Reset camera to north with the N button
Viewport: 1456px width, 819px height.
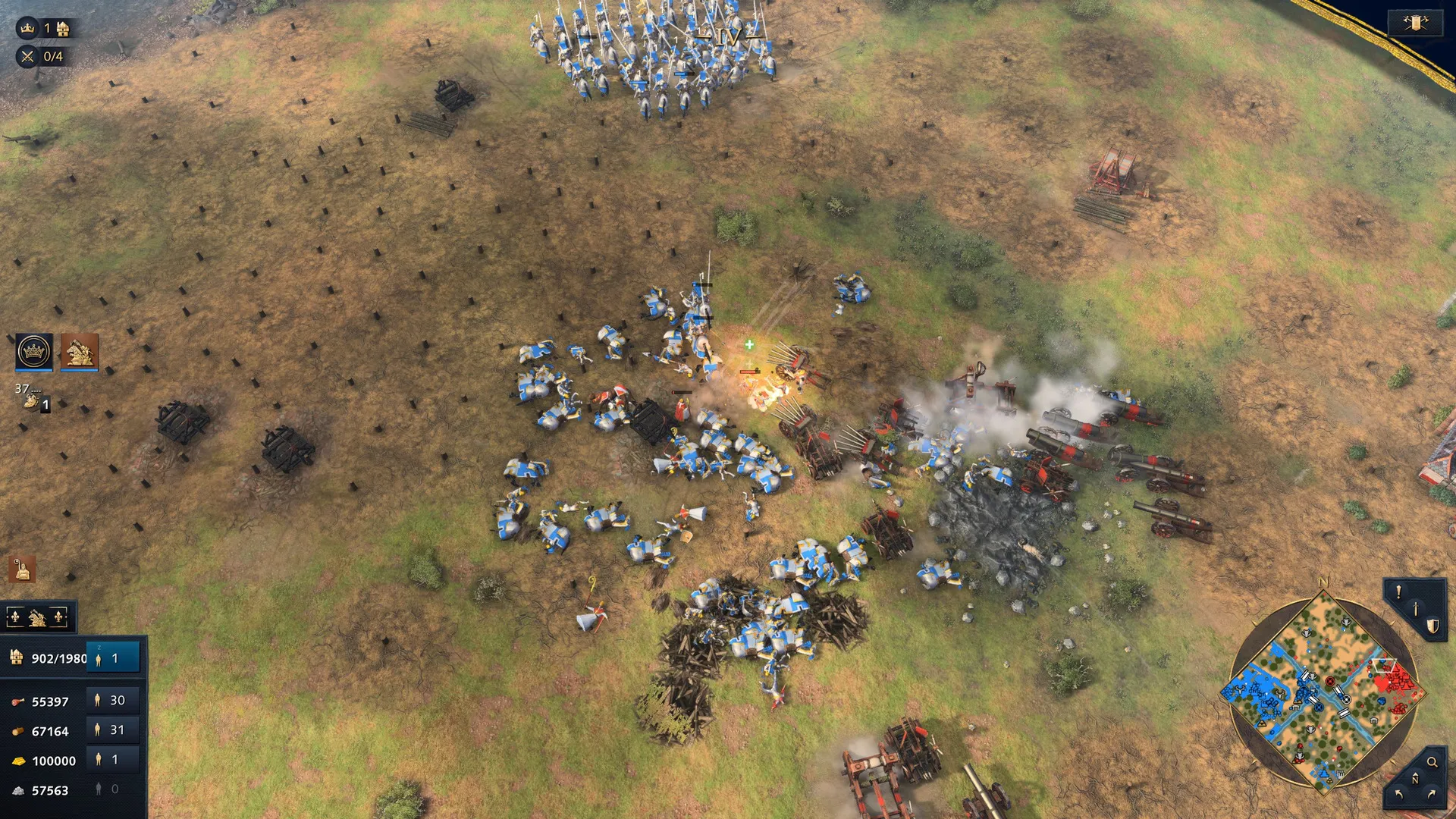(1415, 779)
